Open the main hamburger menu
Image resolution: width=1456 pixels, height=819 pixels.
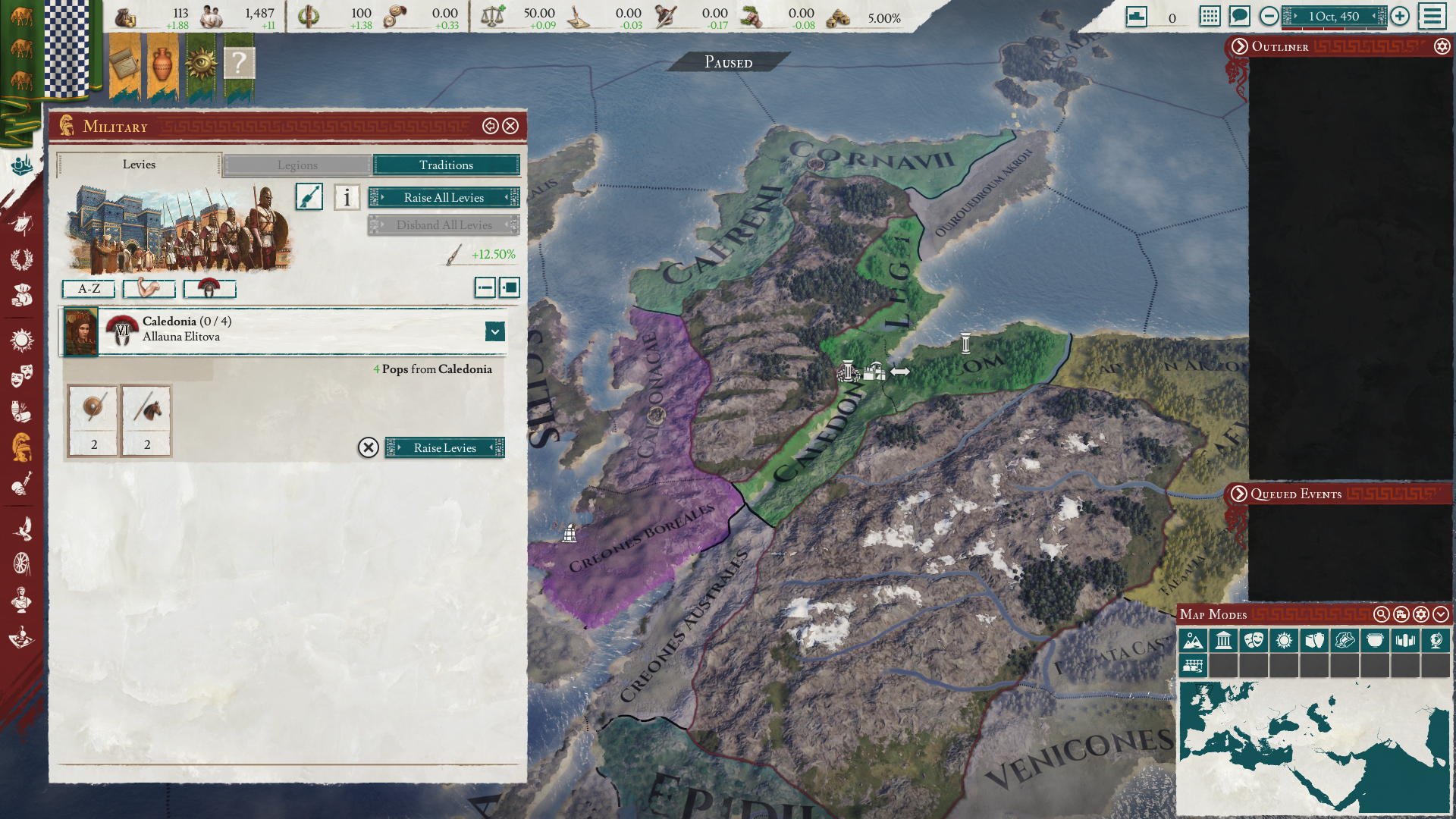1432,16
